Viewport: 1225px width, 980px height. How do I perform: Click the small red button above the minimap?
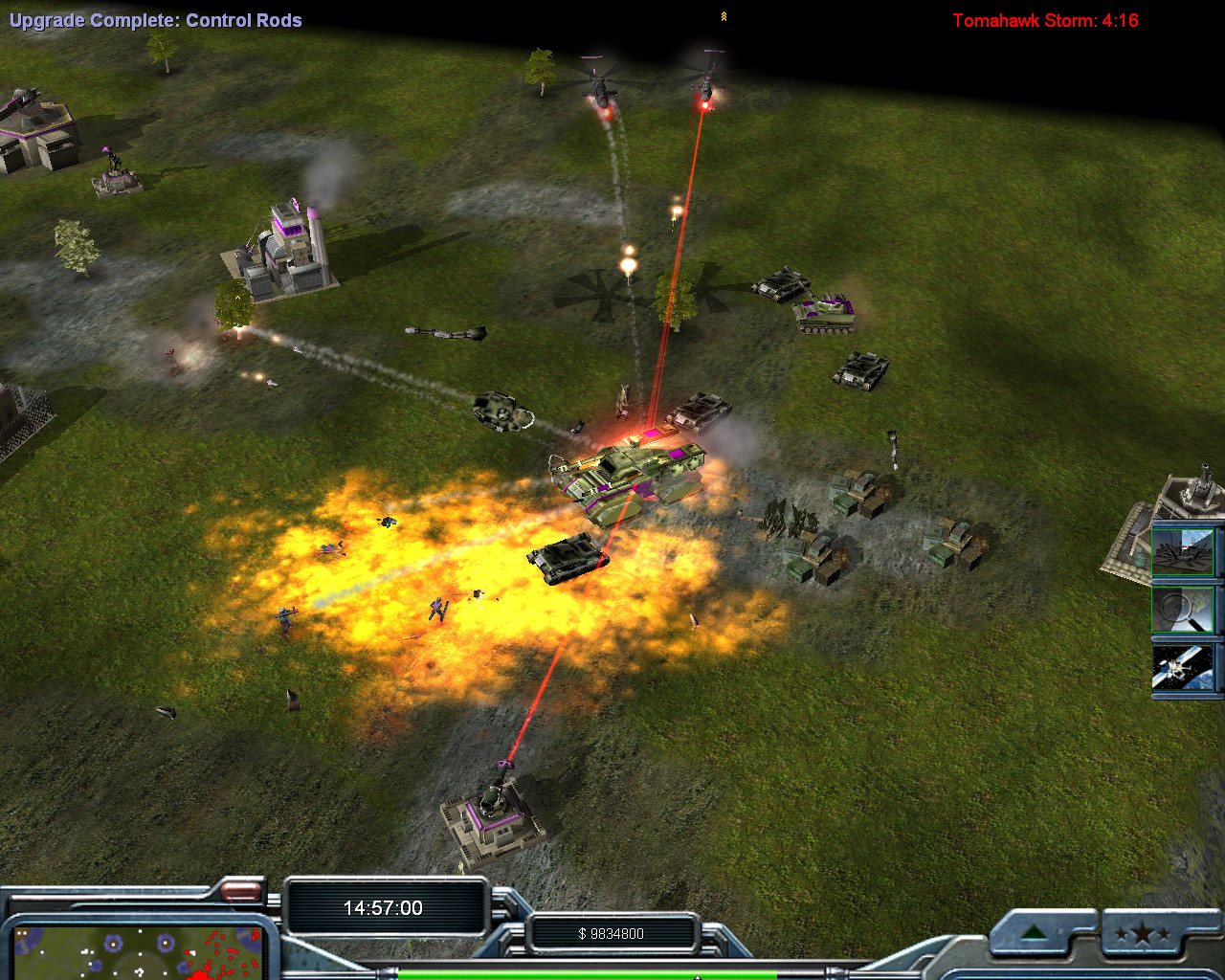(241, 892)
